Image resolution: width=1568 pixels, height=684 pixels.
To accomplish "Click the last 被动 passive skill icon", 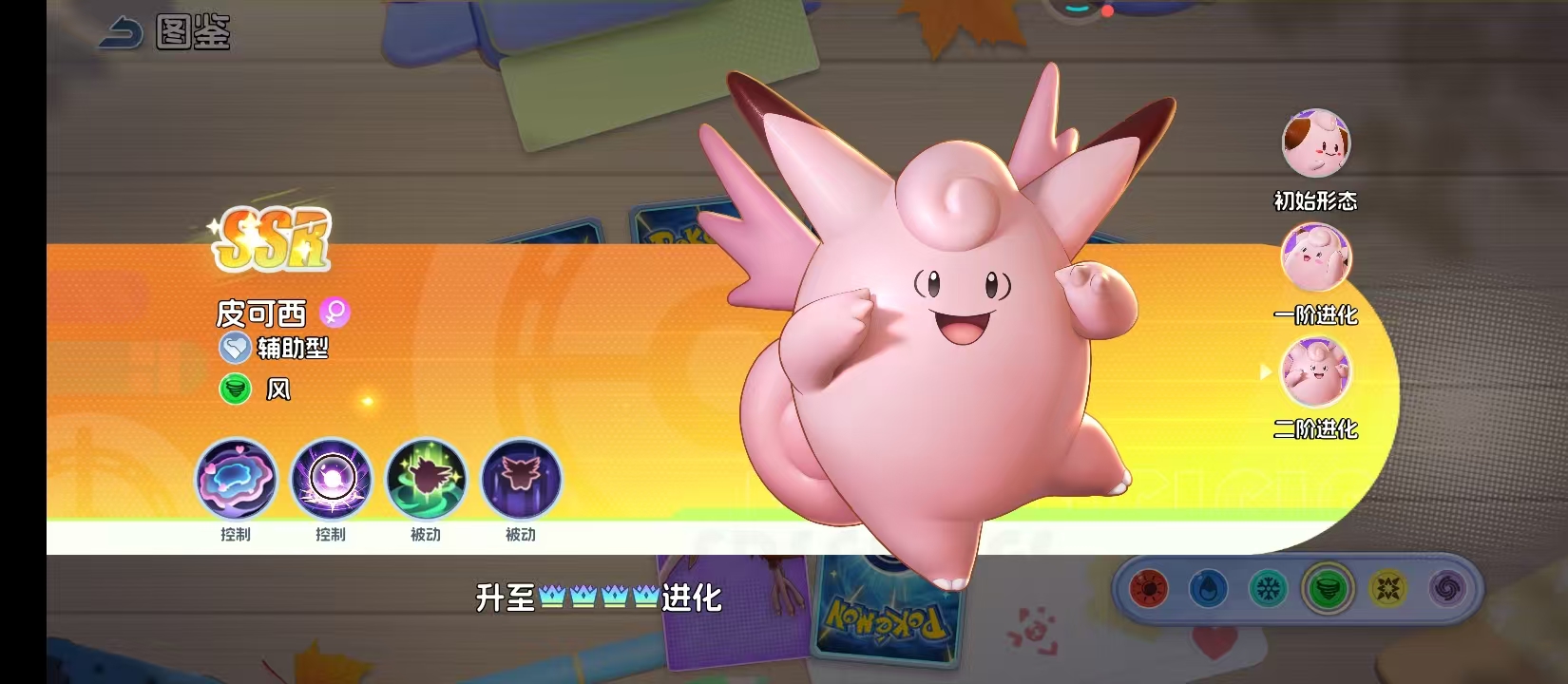I will pyautogui.click(x=520, y=481).
